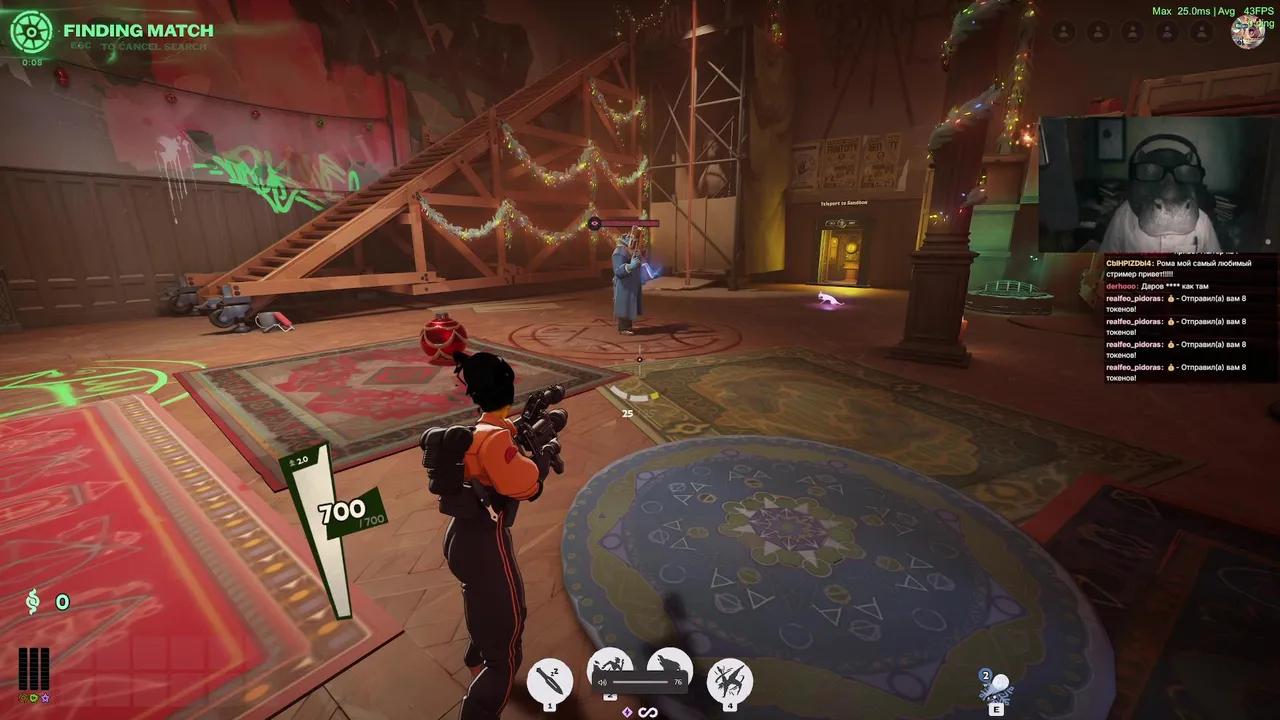This screenshot has width=1280, height=720.
Task: Open the matchmaking spinner icon
Action: pos(33,32)
